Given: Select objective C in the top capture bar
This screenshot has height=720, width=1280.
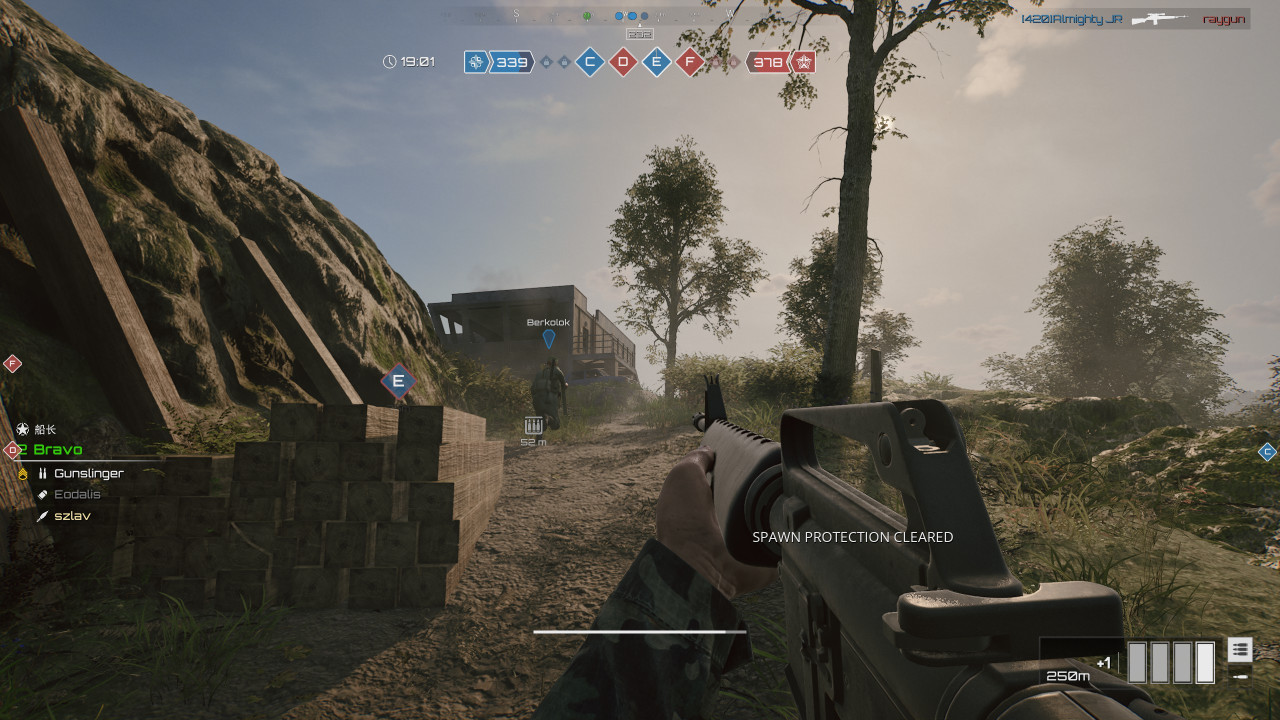Looking at the screenshot, I should tap(590, 63).
